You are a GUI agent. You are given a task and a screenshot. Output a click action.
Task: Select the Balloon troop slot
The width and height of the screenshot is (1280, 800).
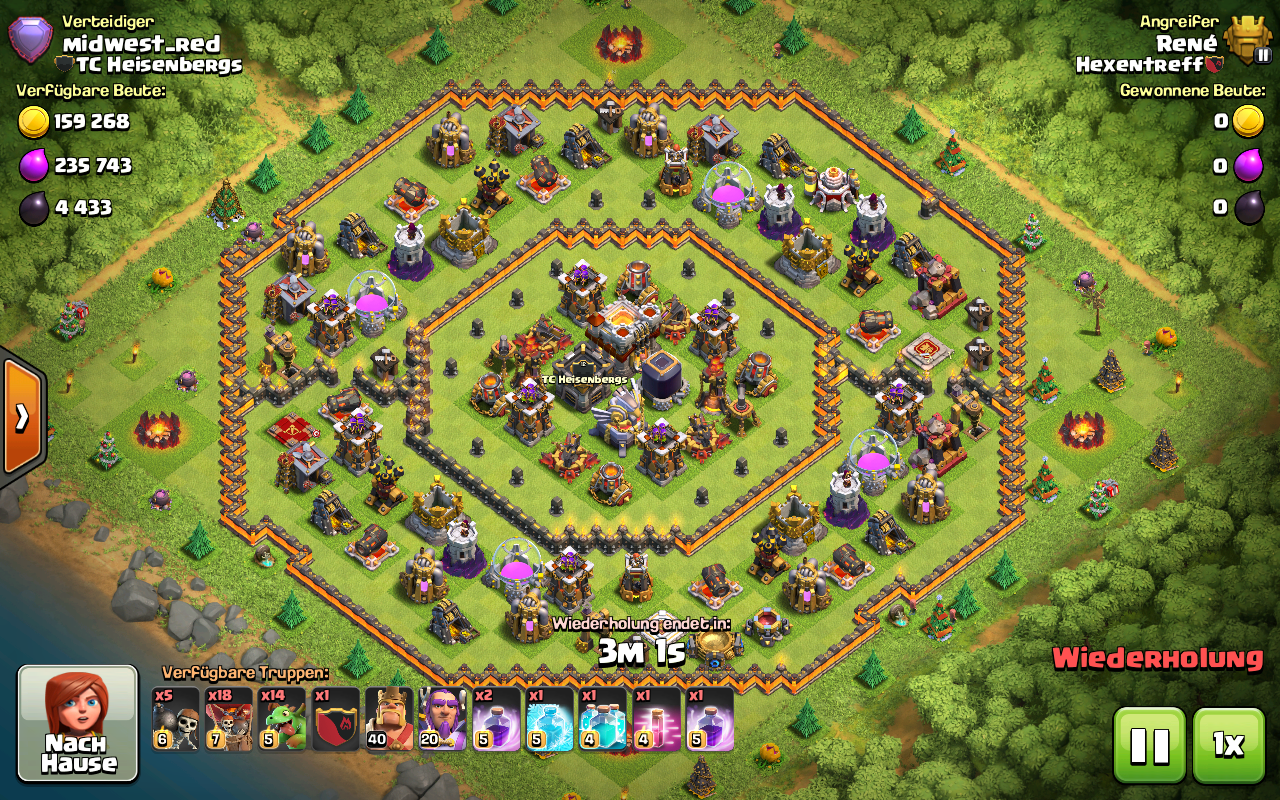click(229, 718)
